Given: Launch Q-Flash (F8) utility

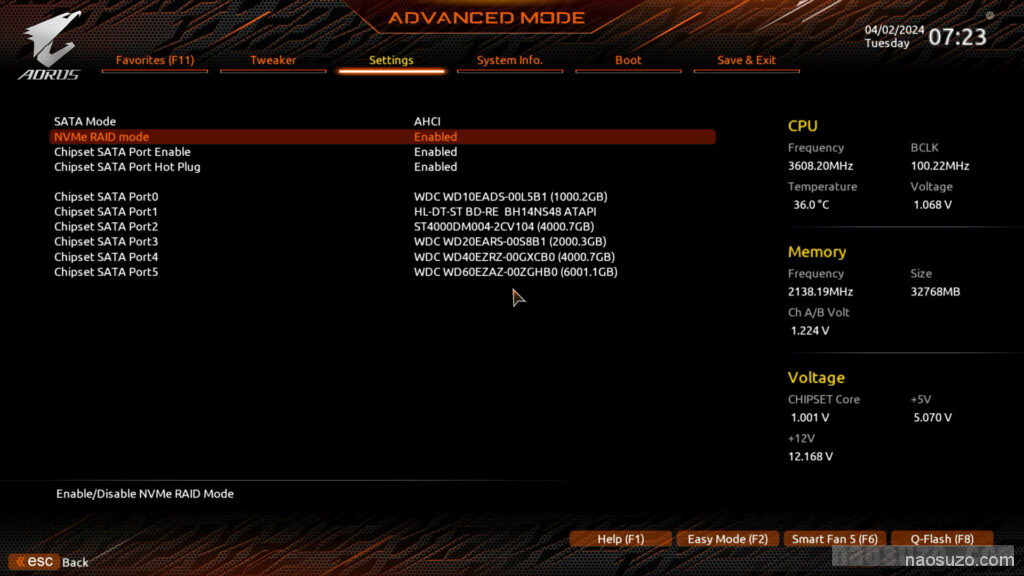Looking at the screenshot, I should click(x=941, y=539).
